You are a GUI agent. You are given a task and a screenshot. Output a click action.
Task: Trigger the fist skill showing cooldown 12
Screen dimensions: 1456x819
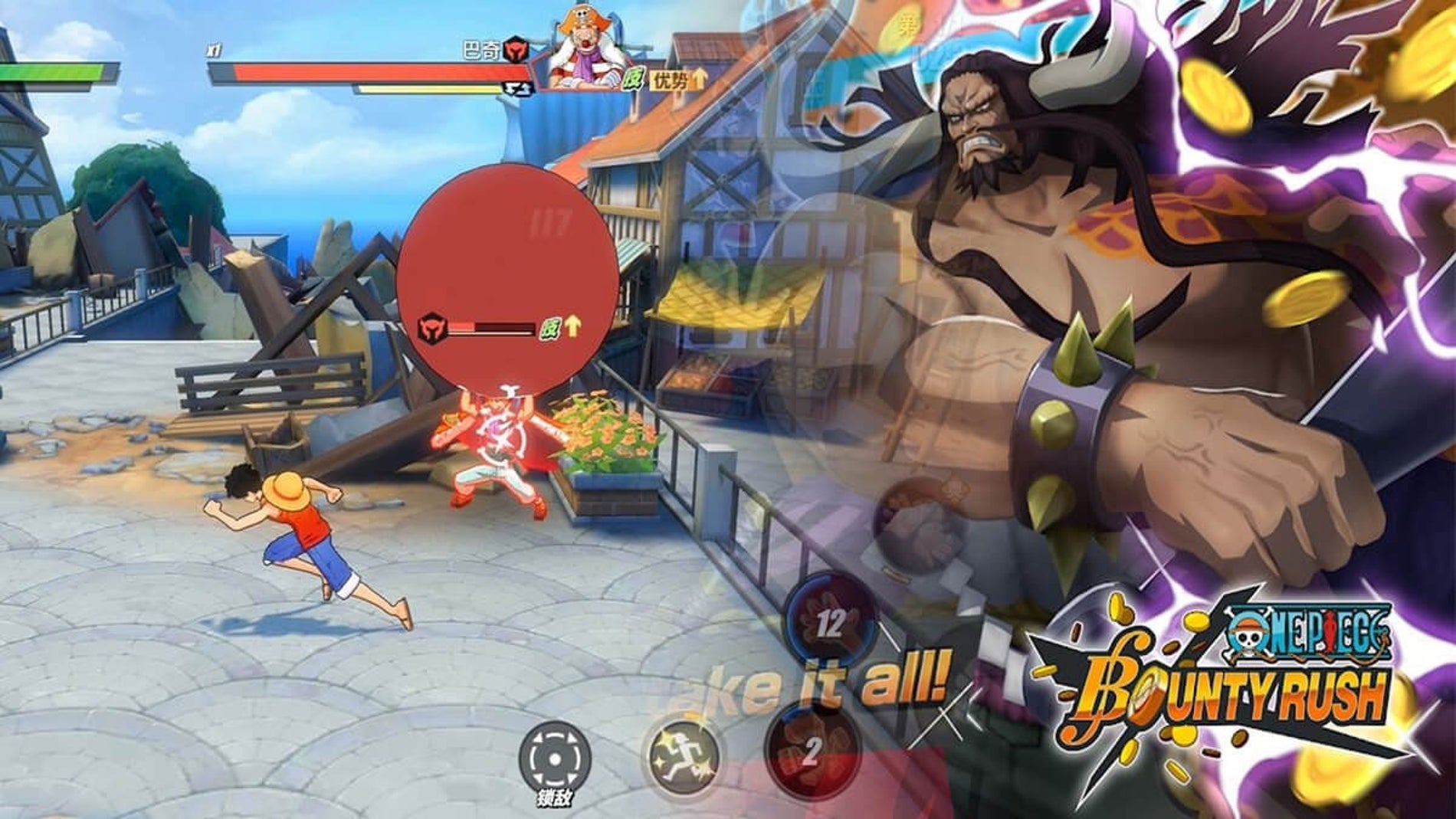[830, 621]
